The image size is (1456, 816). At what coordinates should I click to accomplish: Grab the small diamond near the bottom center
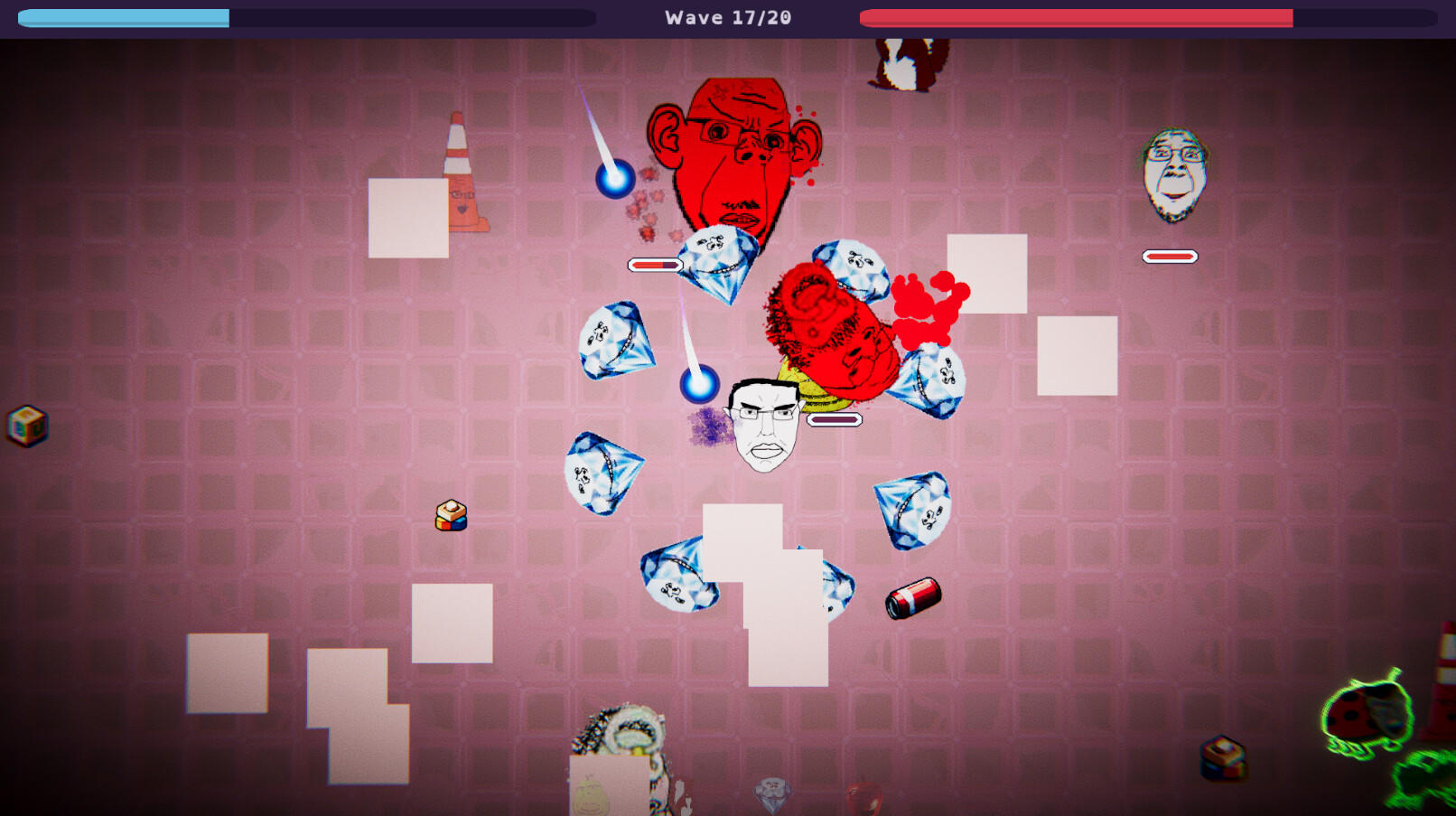coord(770,793)
